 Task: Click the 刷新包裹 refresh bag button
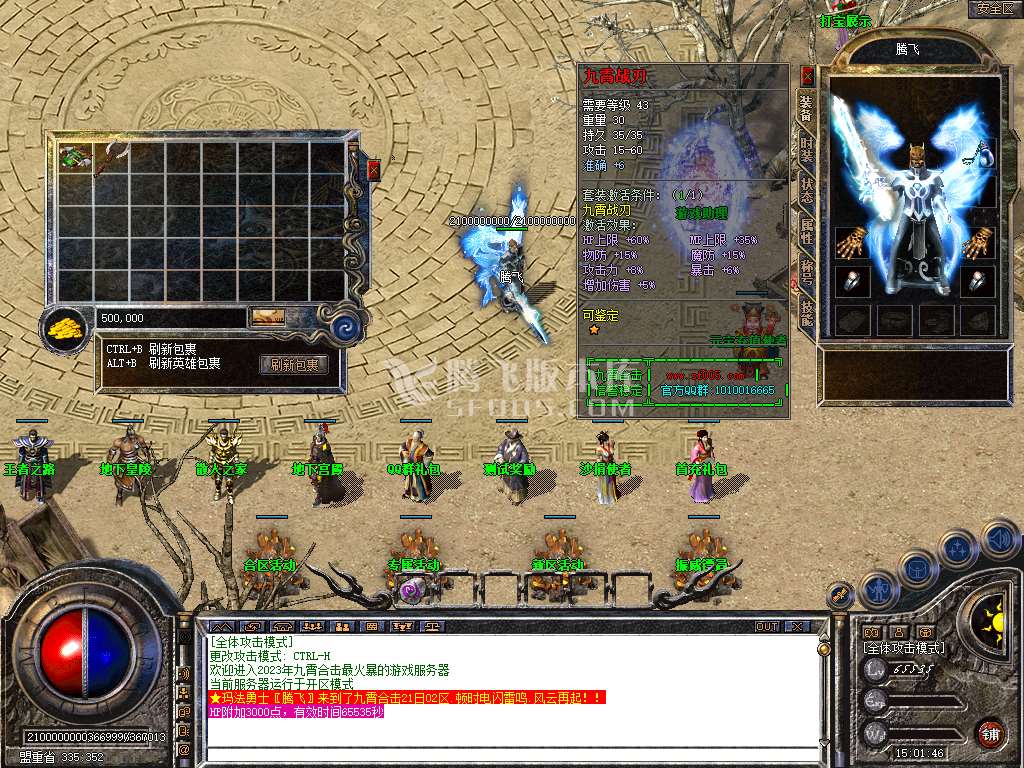click(x=294, y=365)
